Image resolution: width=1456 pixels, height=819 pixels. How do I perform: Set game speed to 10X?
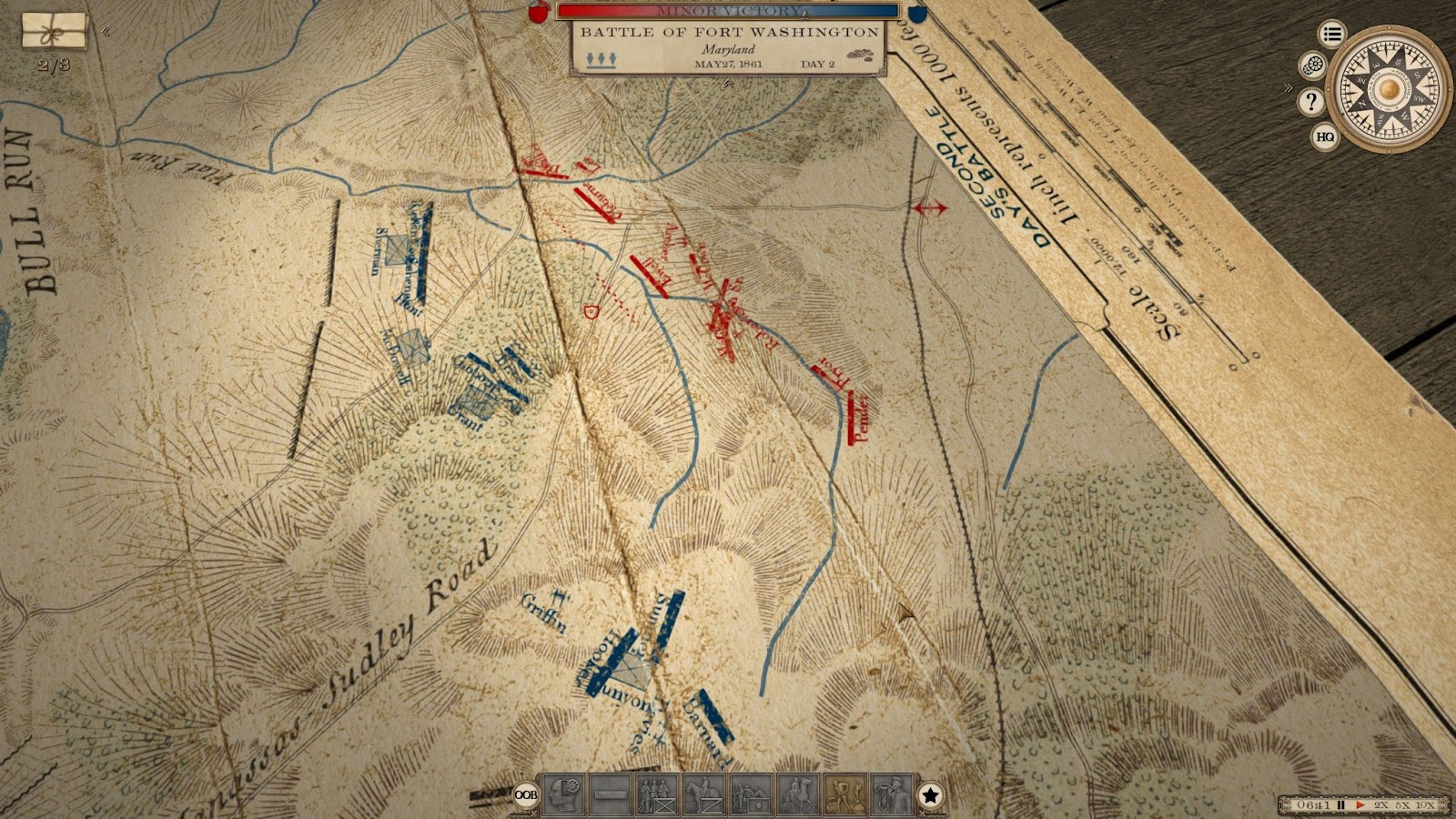coord(1425,805)
